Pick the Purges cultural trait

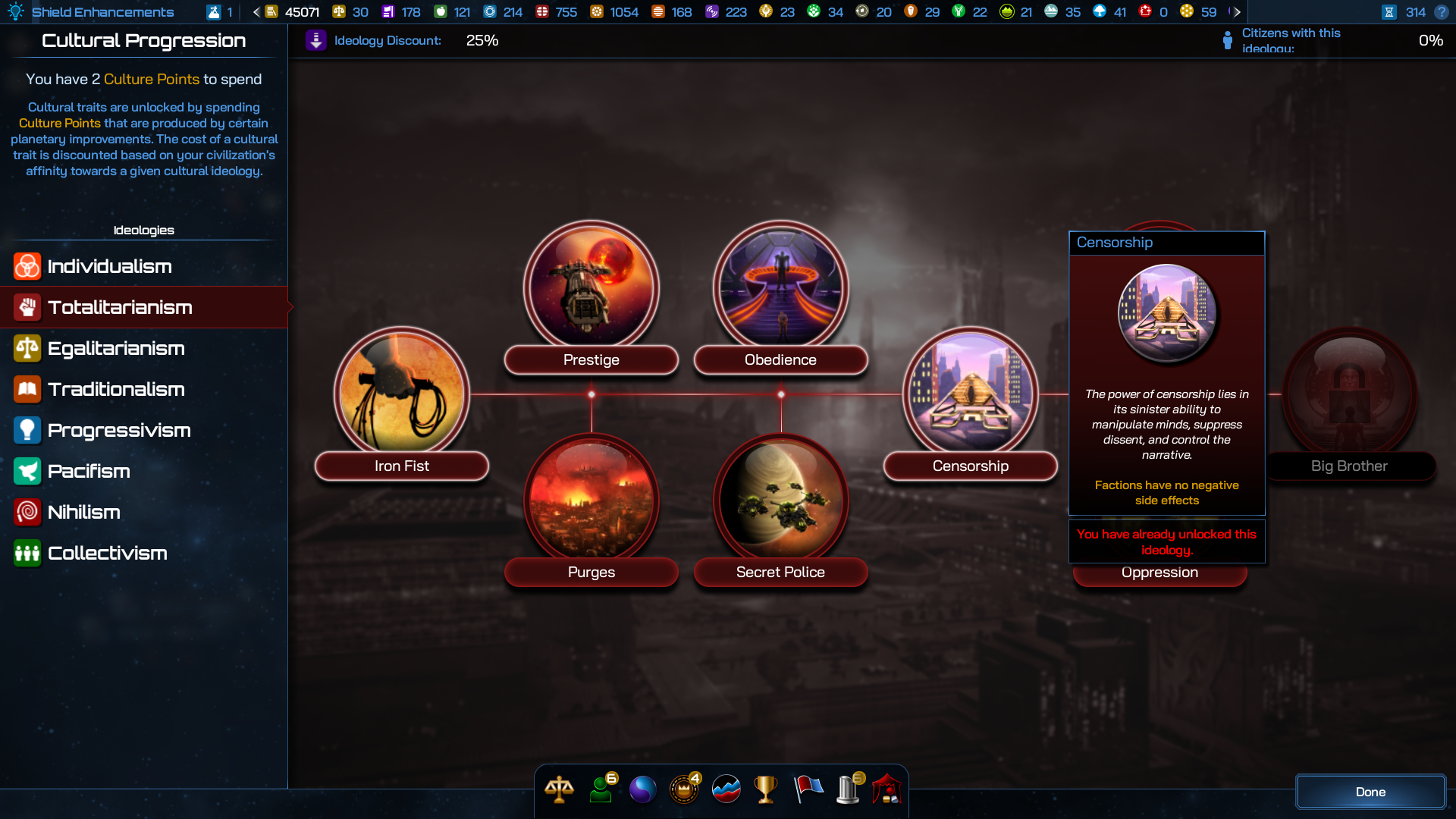[591, 500]
